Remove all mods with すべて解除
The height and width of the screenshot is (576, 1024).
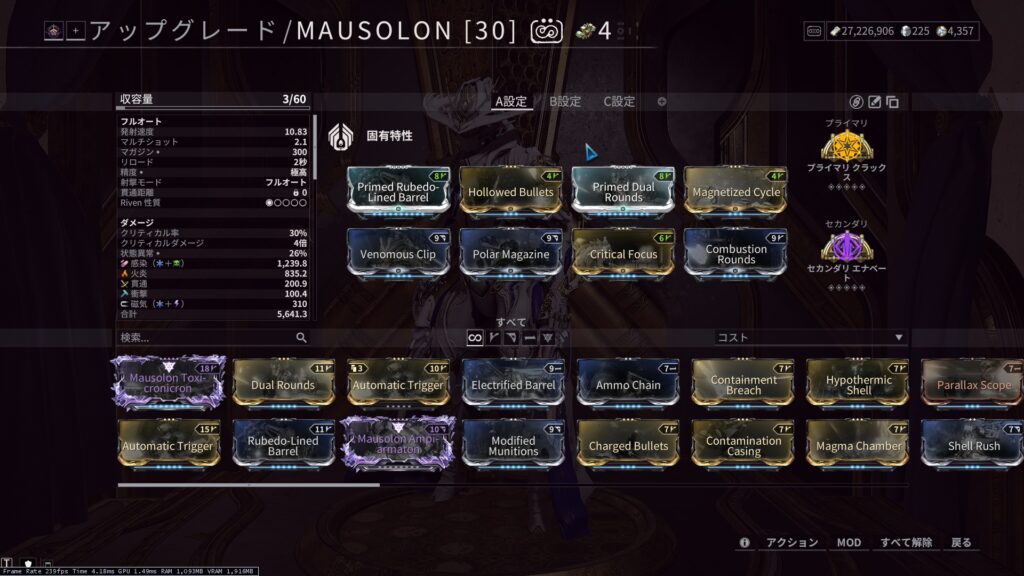click(906, 542)
